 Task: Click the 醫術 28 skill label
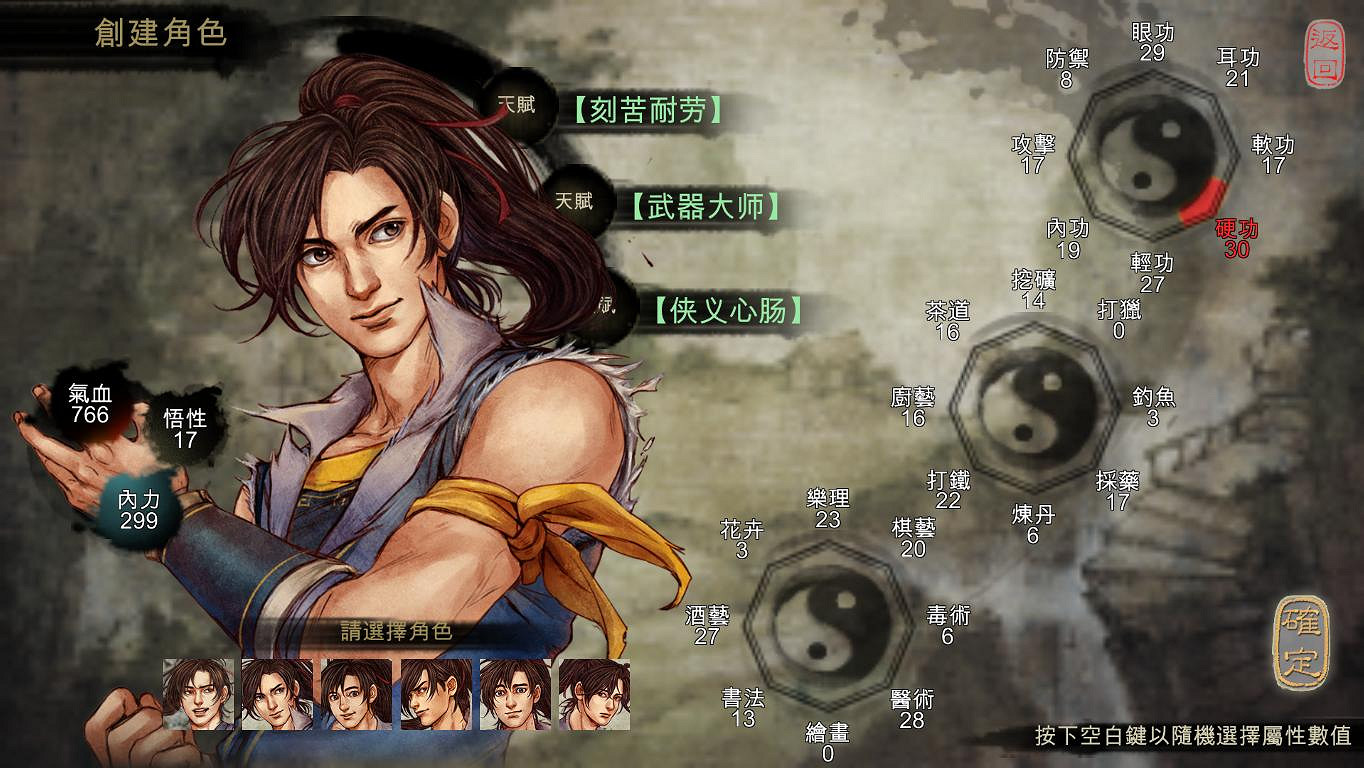911,708
